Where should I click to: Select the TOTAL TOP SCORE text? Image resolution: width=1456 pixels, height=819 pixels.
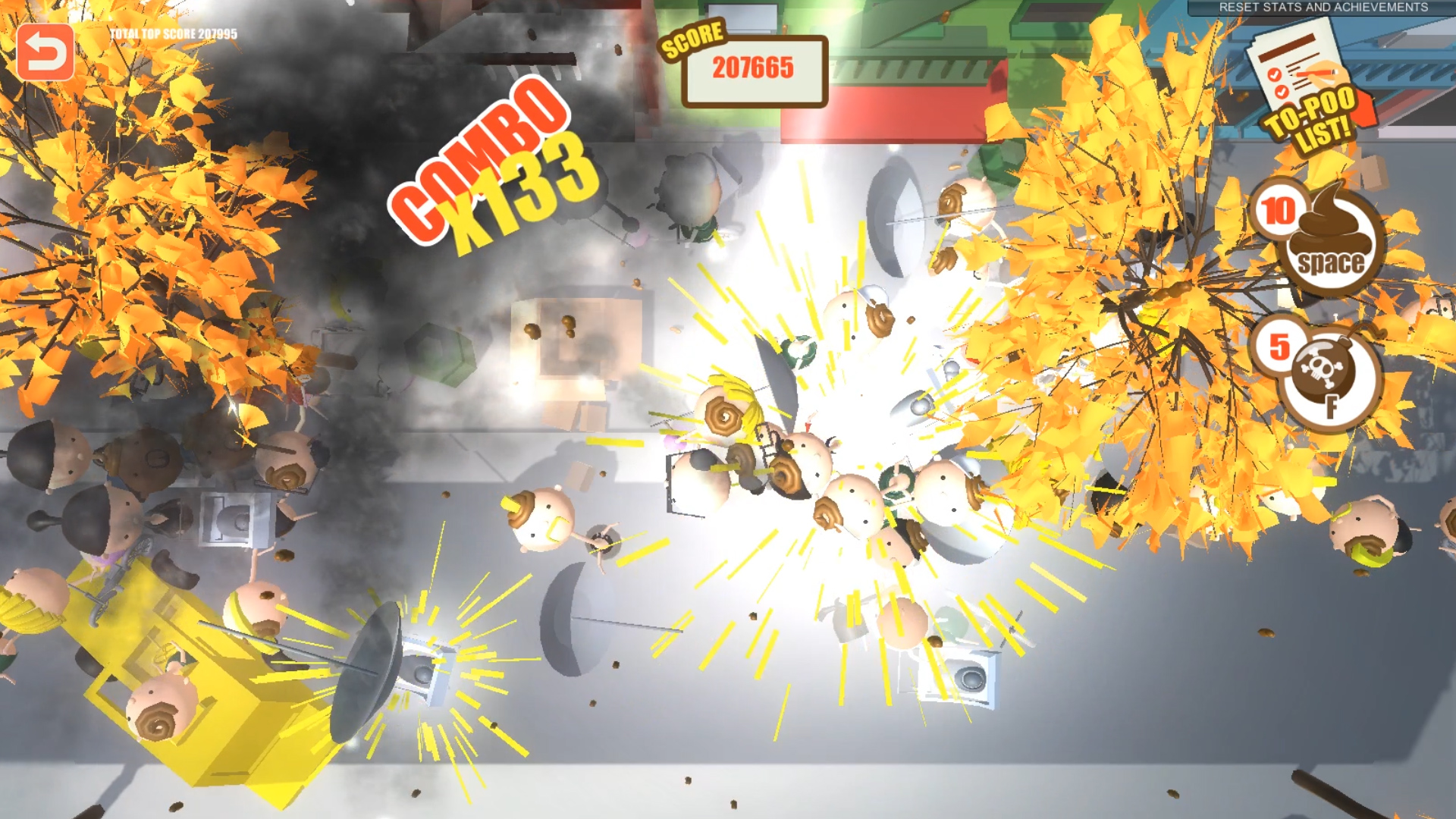[x=173, y=33]
